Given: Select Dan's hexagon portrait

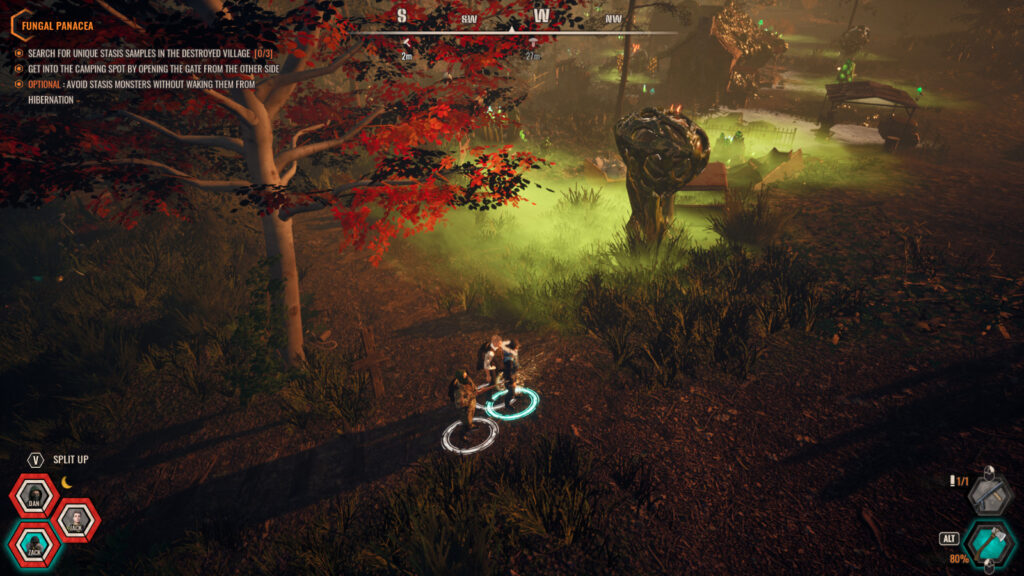Looking at the screenshot, I should point(34,497).
